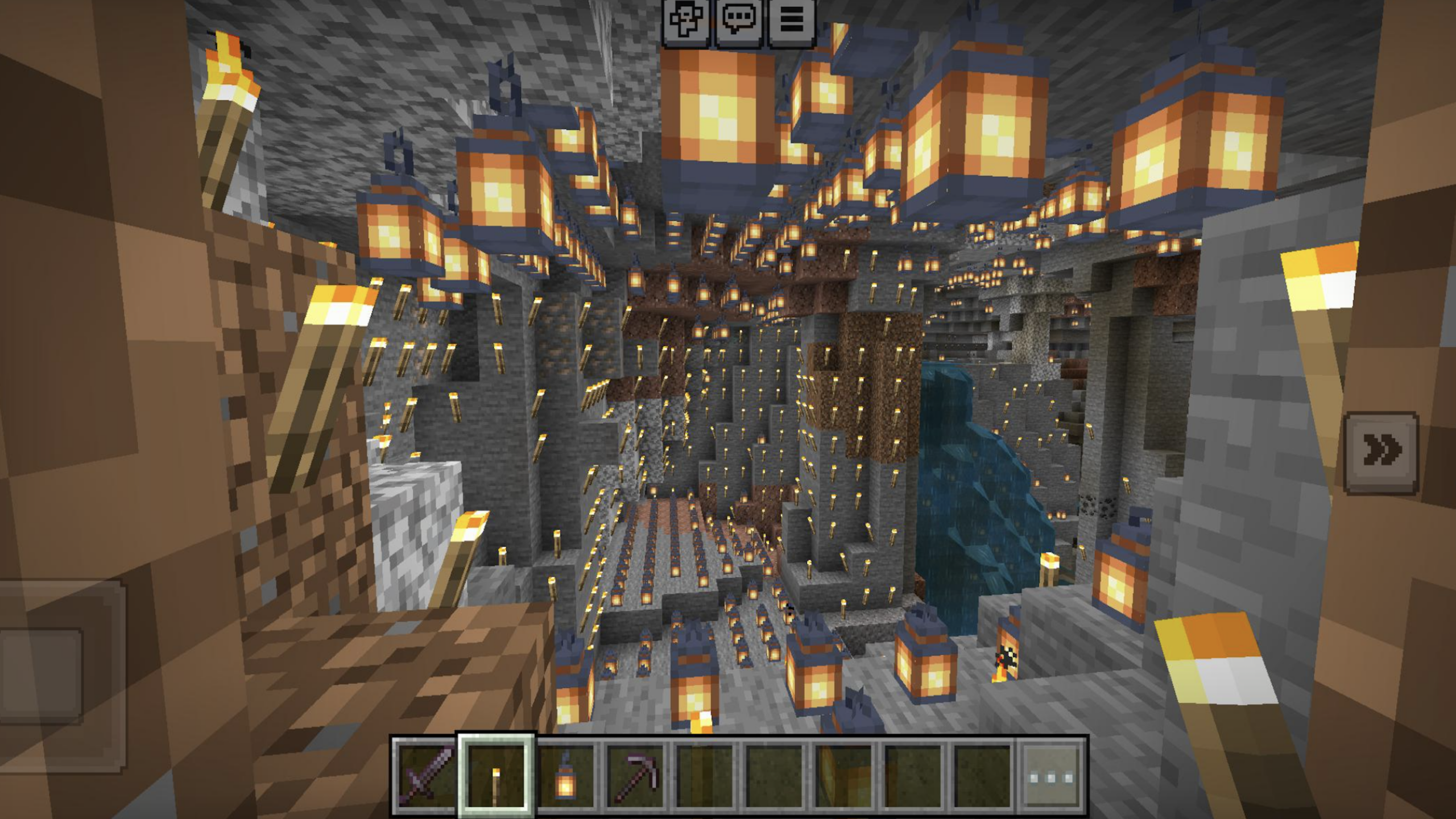This screenshot has height=819, width=1456.
Task: Tap the double-arrow button on the right
Action: point(1380,452)
